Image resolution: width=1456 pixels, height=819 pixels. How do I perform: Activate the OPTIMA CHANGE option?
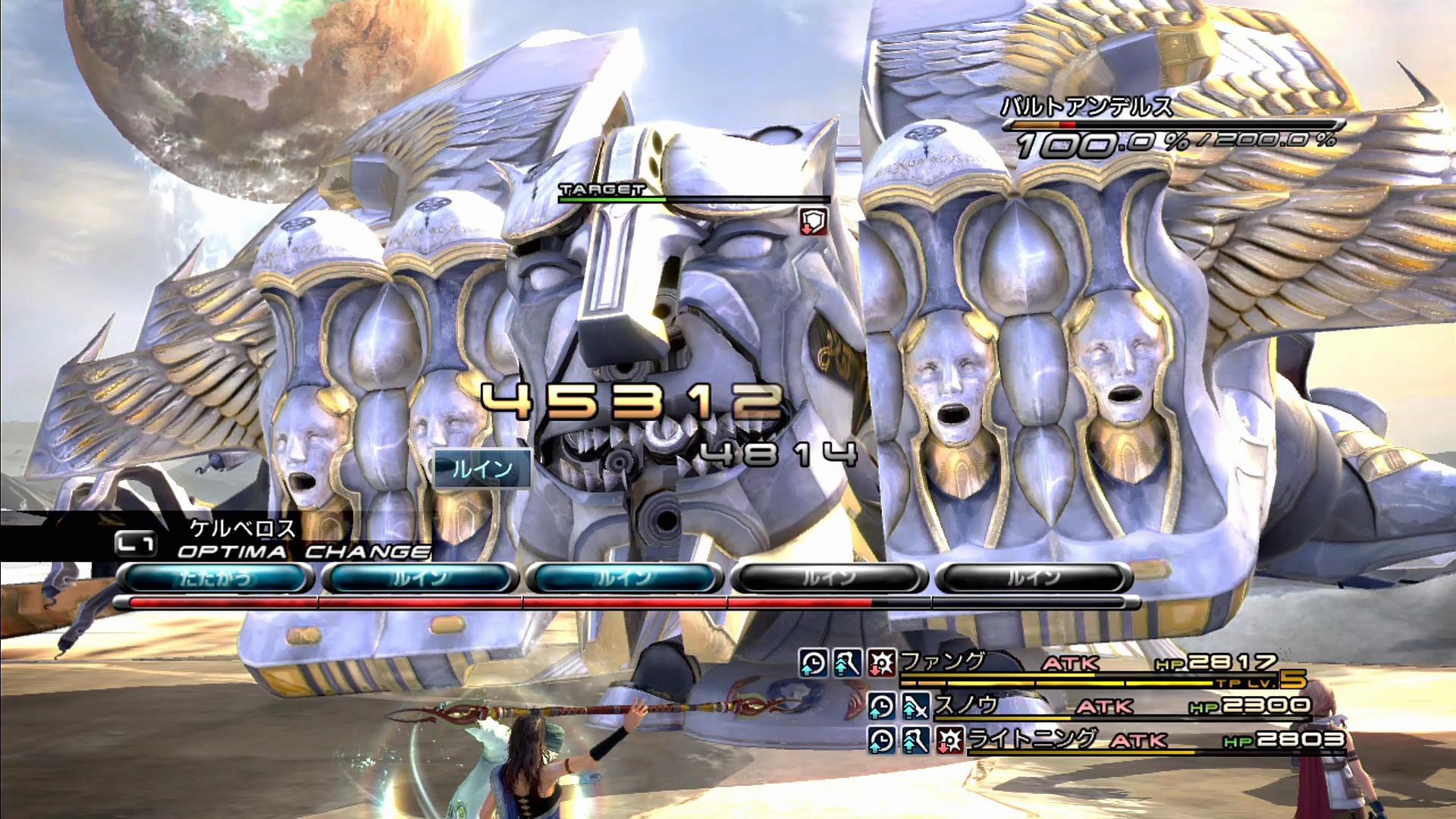click(x=303, y=551)
